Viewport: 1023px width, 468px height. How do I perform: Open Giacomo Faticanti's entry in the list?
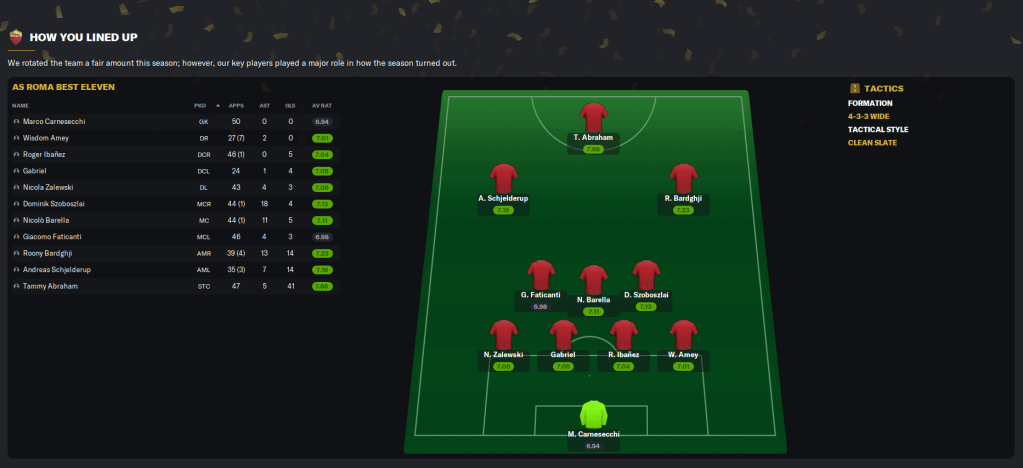pyautogui.click(x=51, y=236)
